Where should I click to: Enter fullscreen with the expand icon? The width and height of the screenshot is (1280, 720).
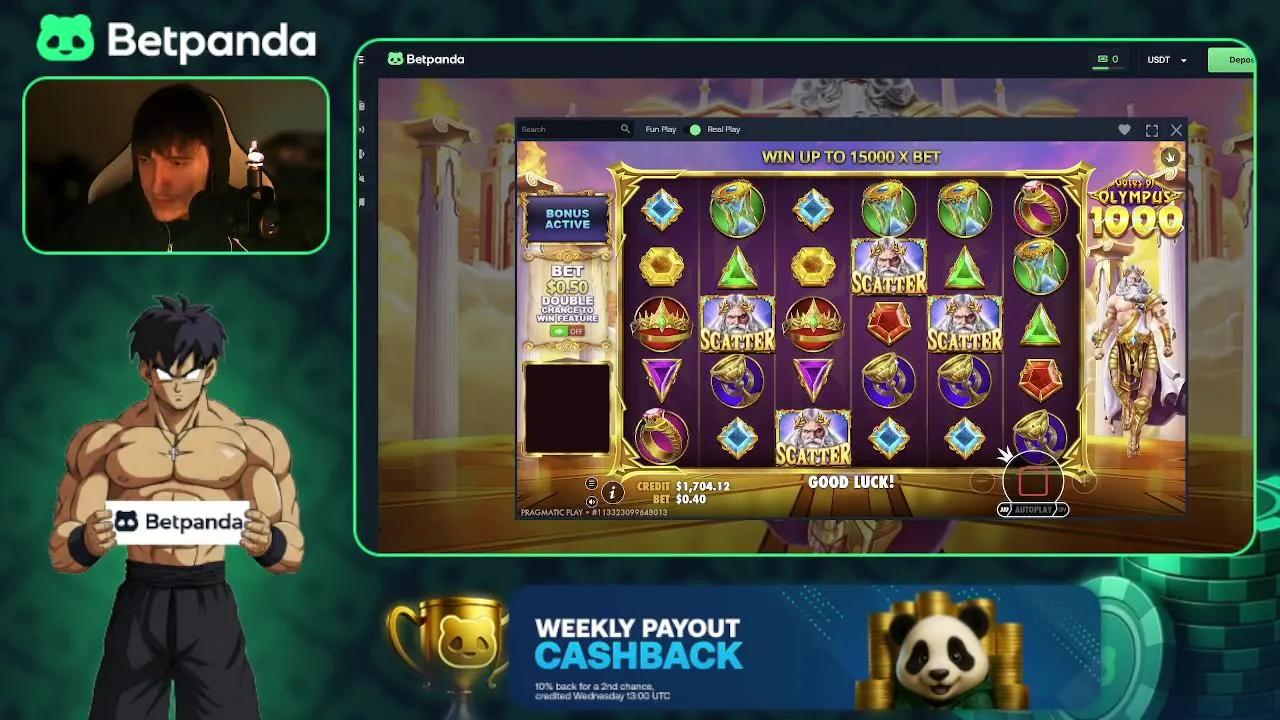point(1151,130)
